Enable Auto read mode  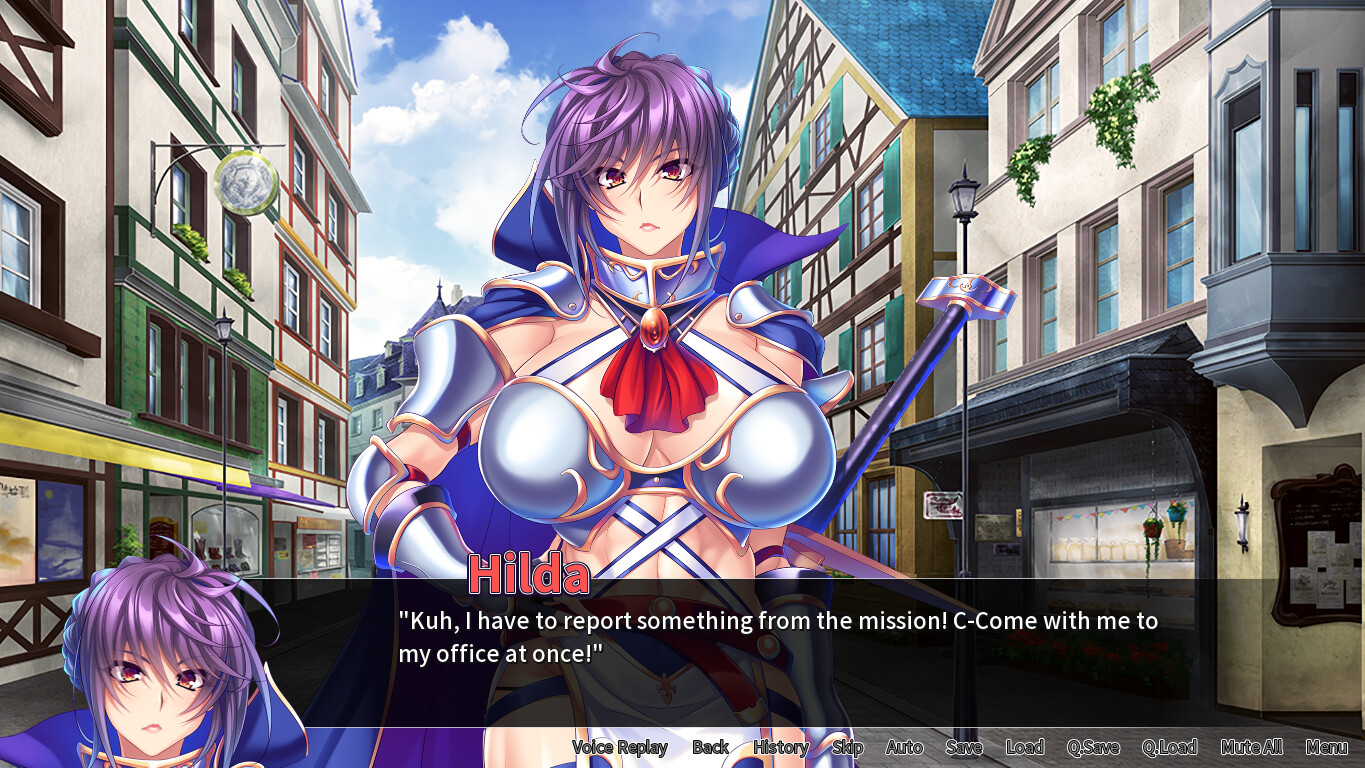click(x=903, y=747)
